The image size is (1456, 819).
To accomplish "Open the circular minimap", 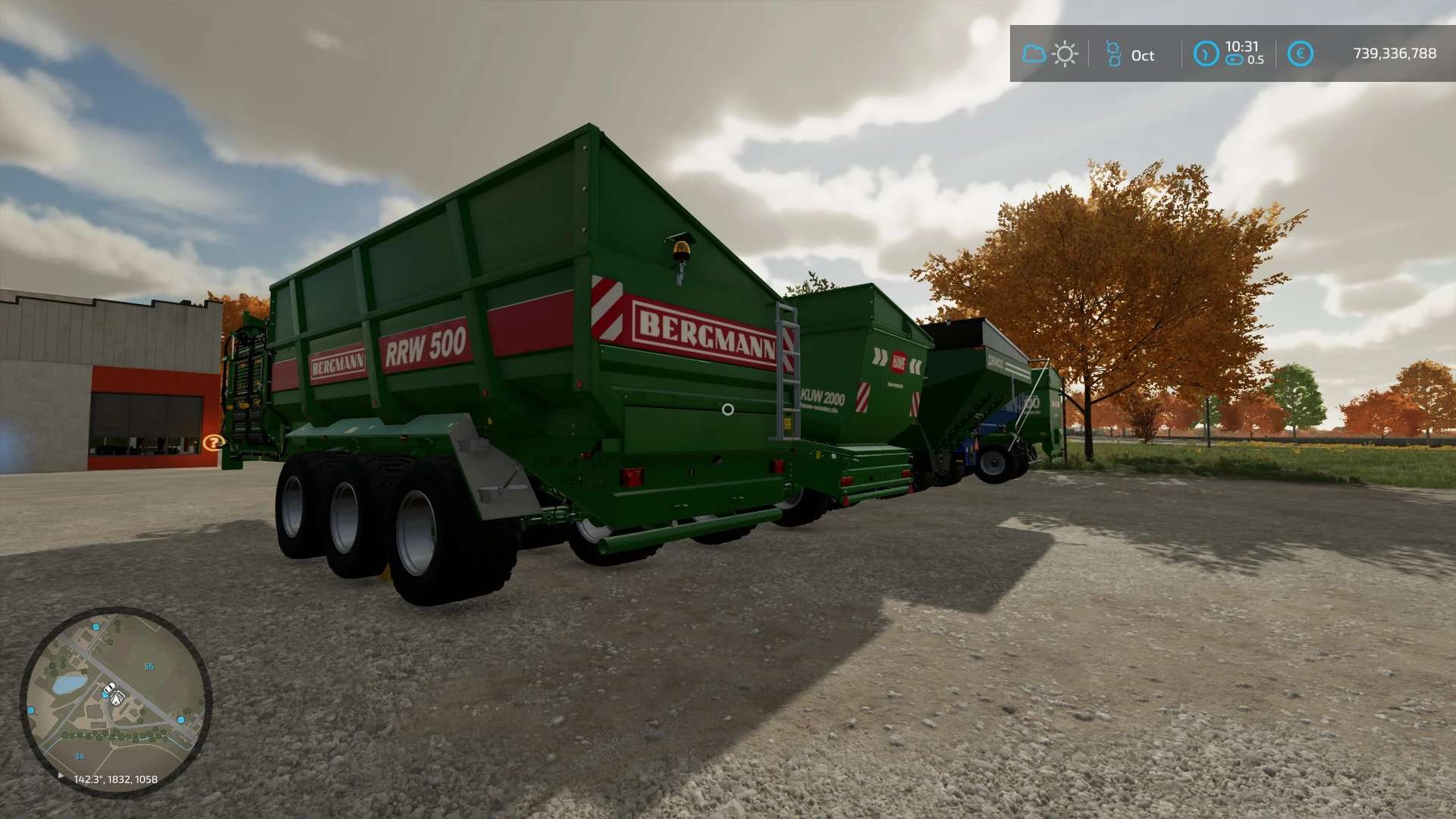I will pyautogui.click(x=115, y=701).
